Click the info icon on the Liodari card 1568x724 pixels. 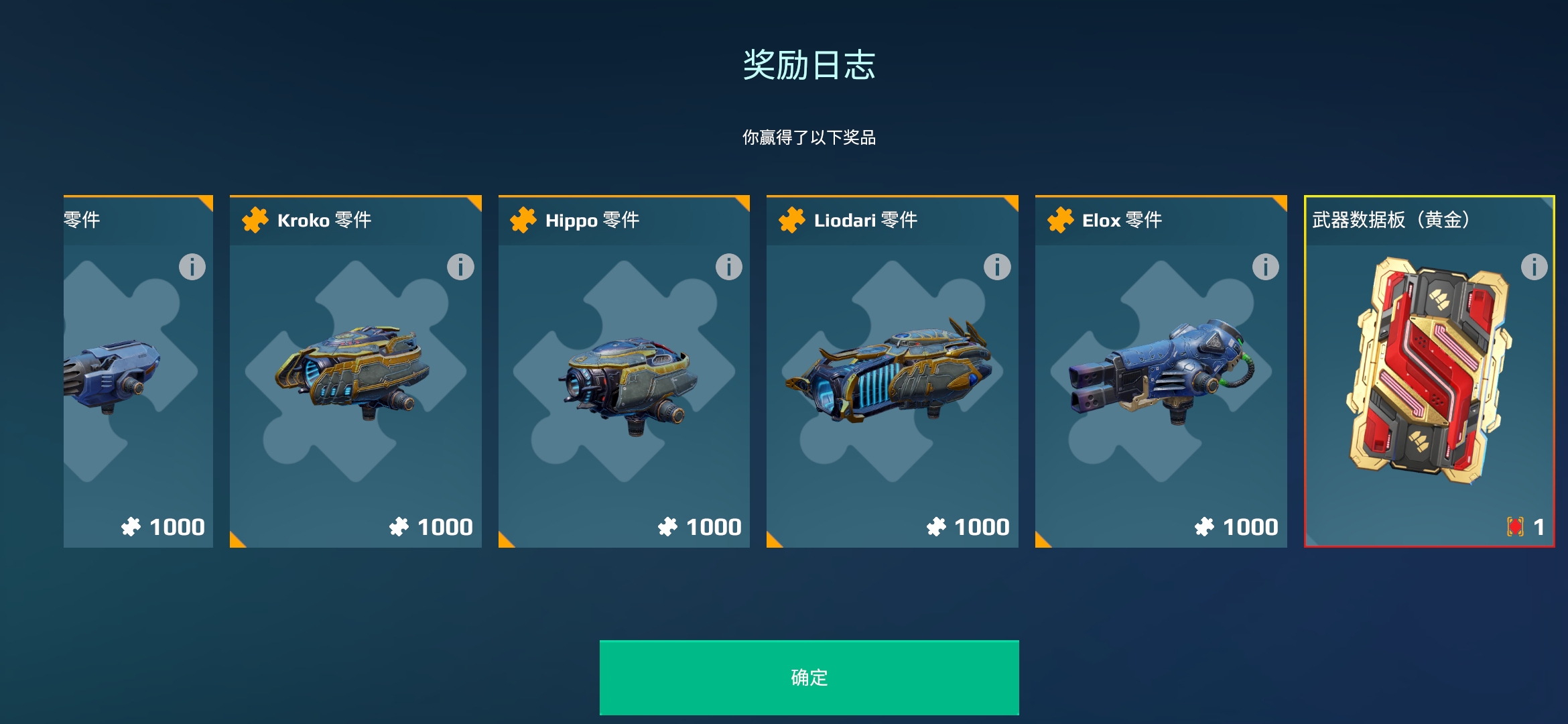[x=996, y=266]
